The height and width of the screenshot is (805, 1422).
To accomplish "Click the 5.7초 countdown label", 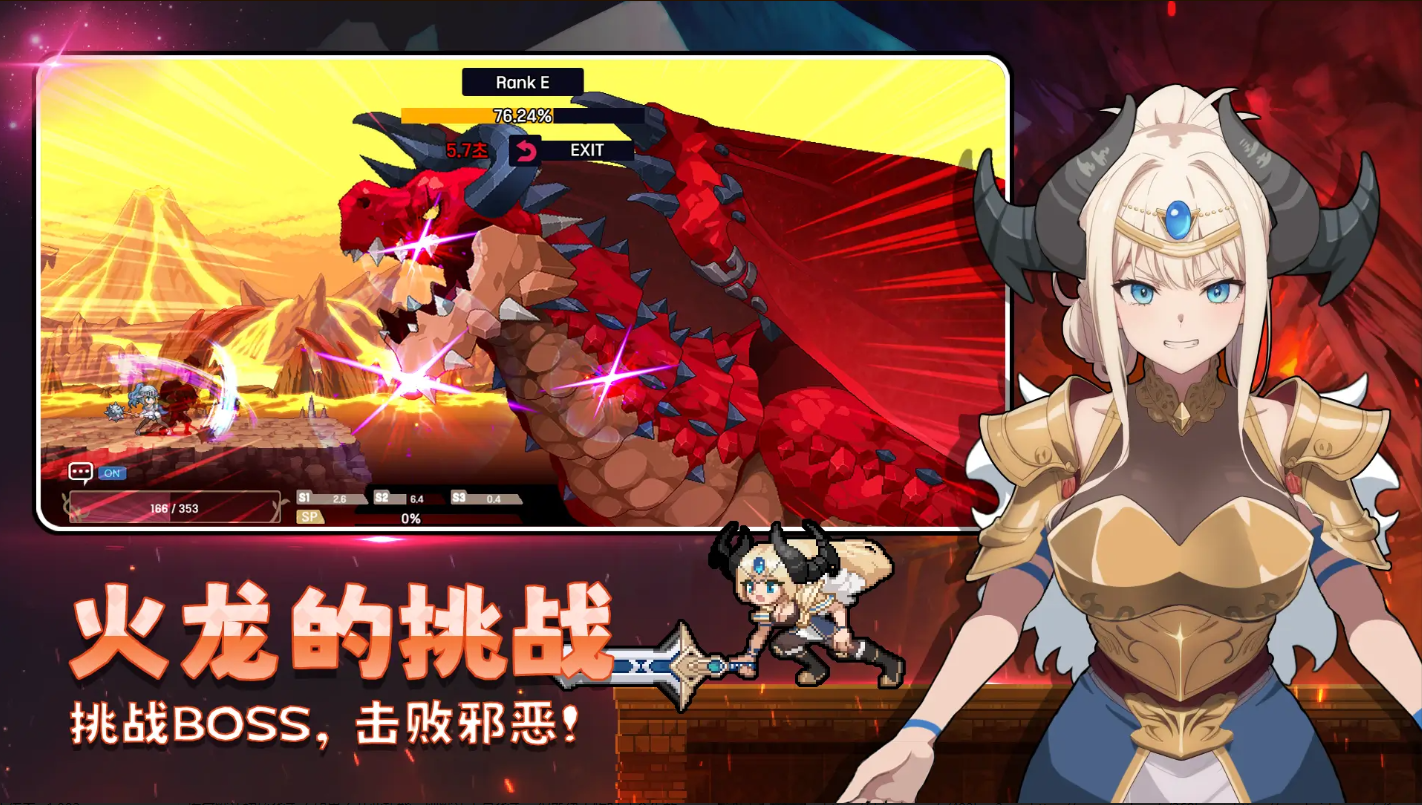I will pos(465,150).
